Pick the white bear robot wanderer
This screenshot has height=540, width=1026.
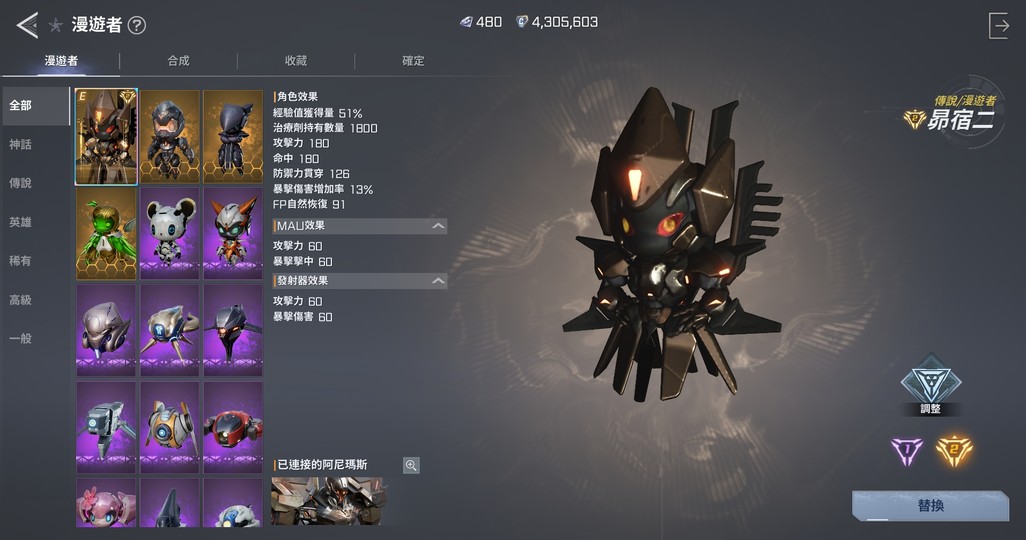[x=170, y=233]
